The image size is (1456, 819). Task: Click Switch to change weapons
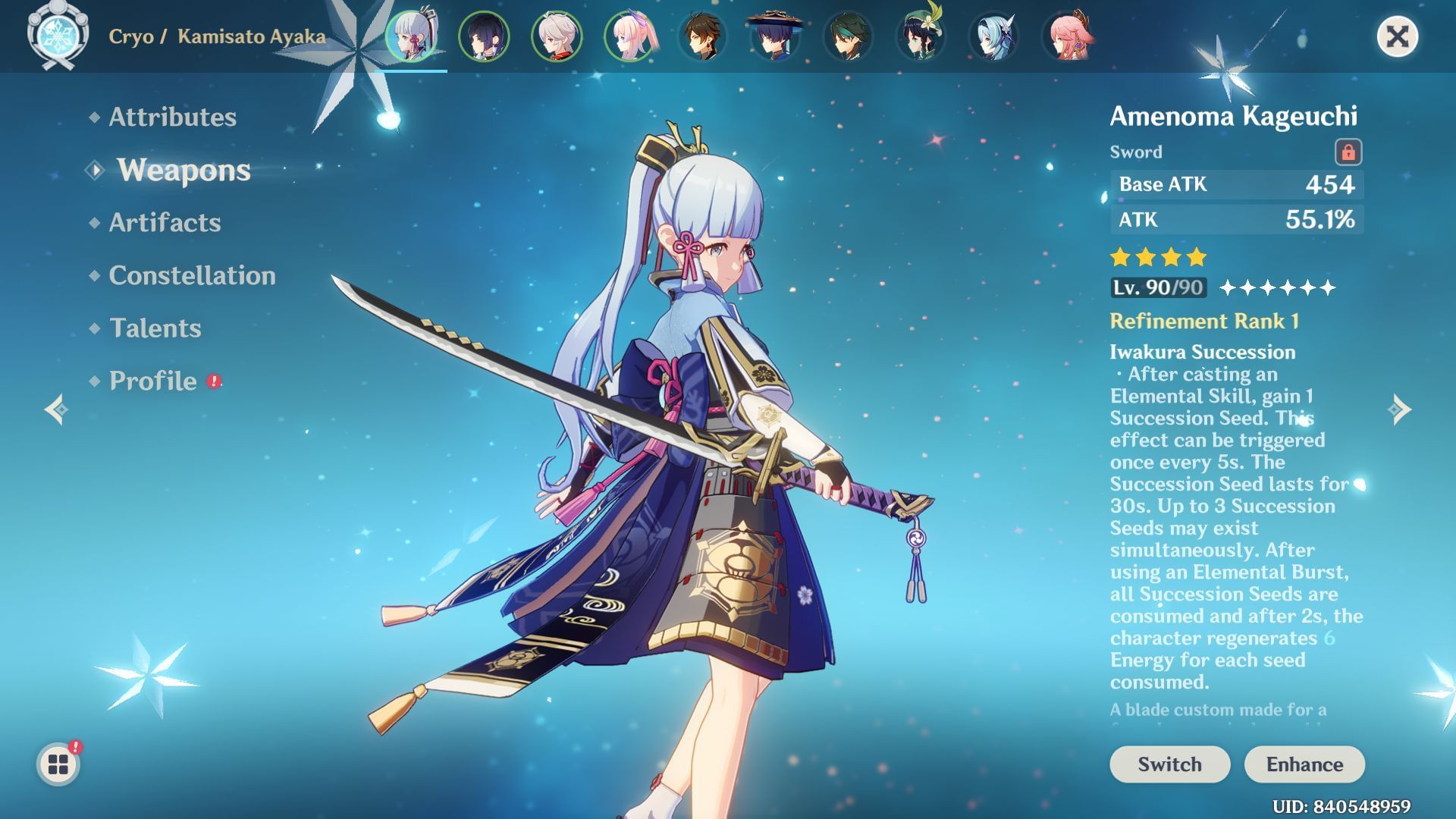(1169, 764)
